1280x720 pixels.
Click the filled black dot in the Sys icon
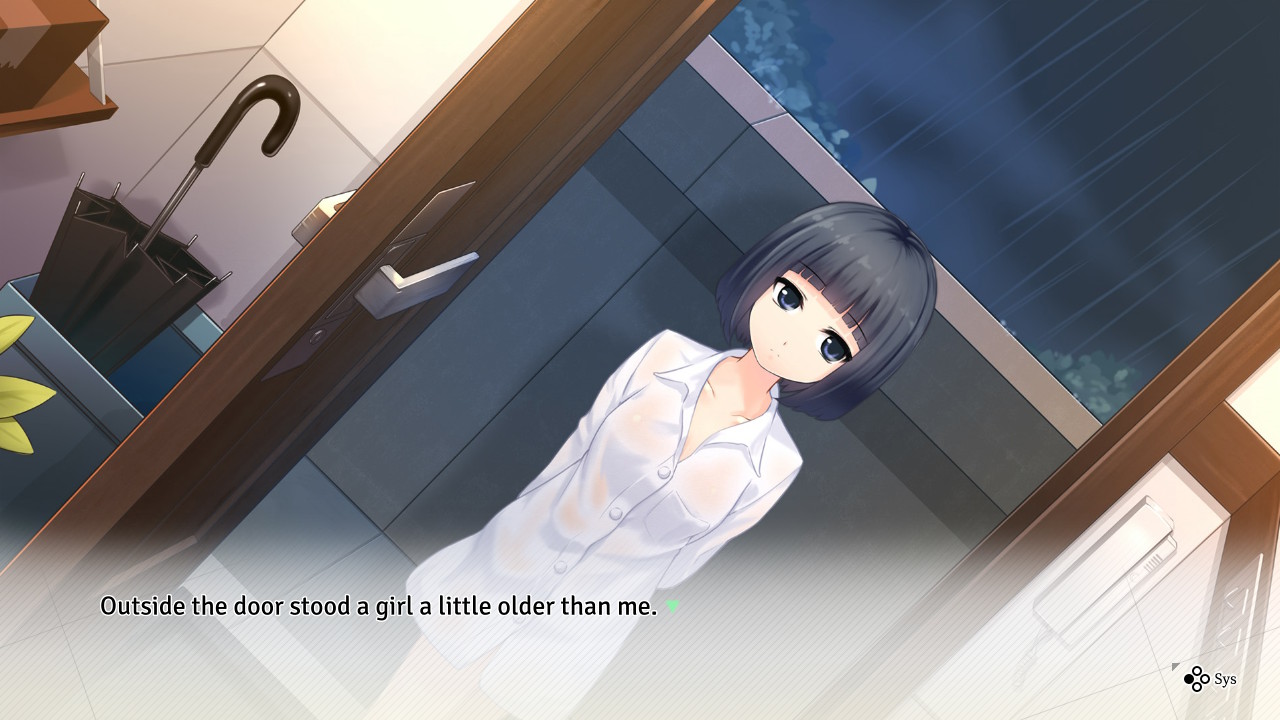point(1189,679)
